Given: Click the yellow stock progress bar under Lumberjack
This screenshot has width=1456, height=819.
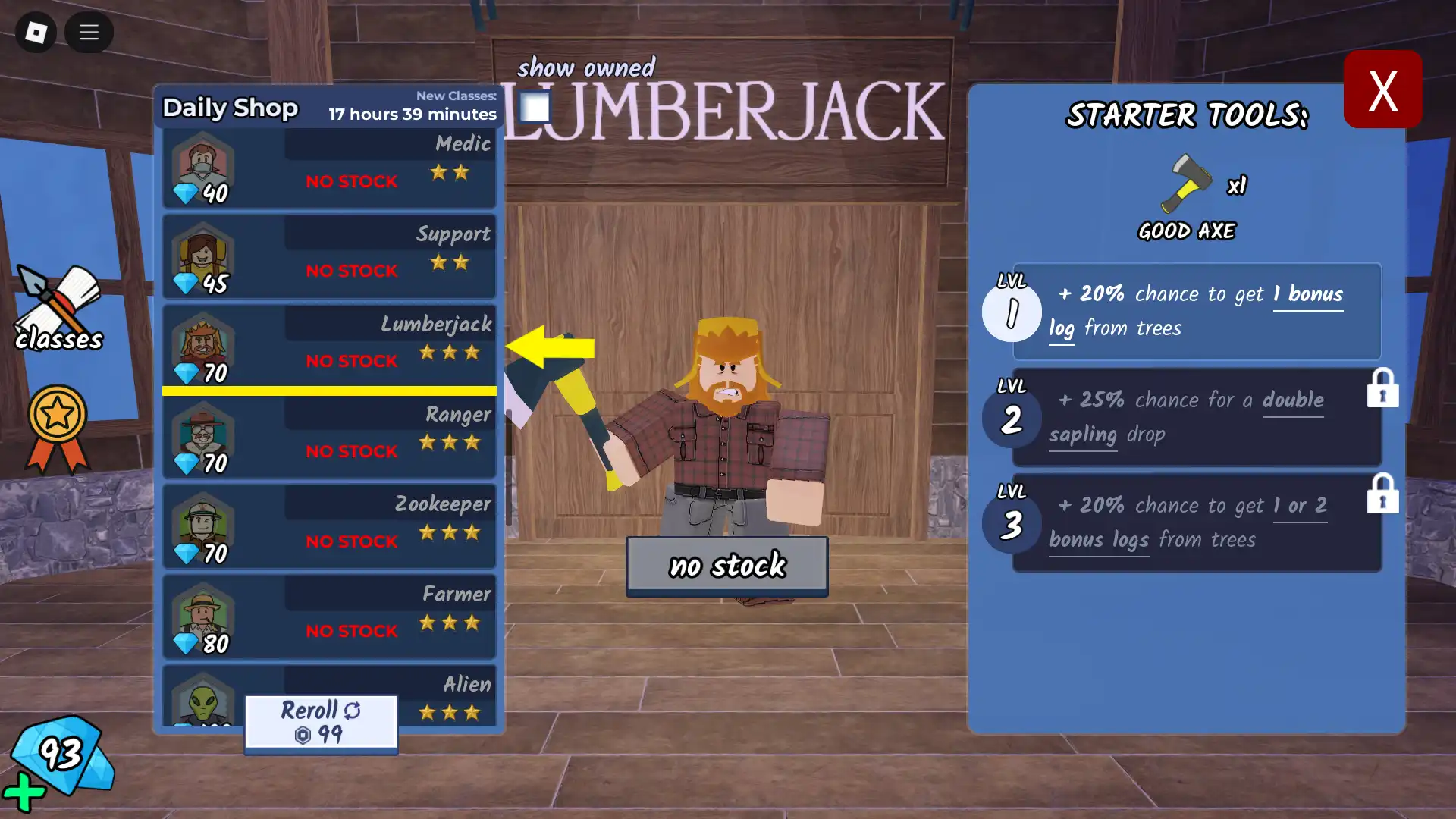Looking at the screenshot, I should [329, 391].
